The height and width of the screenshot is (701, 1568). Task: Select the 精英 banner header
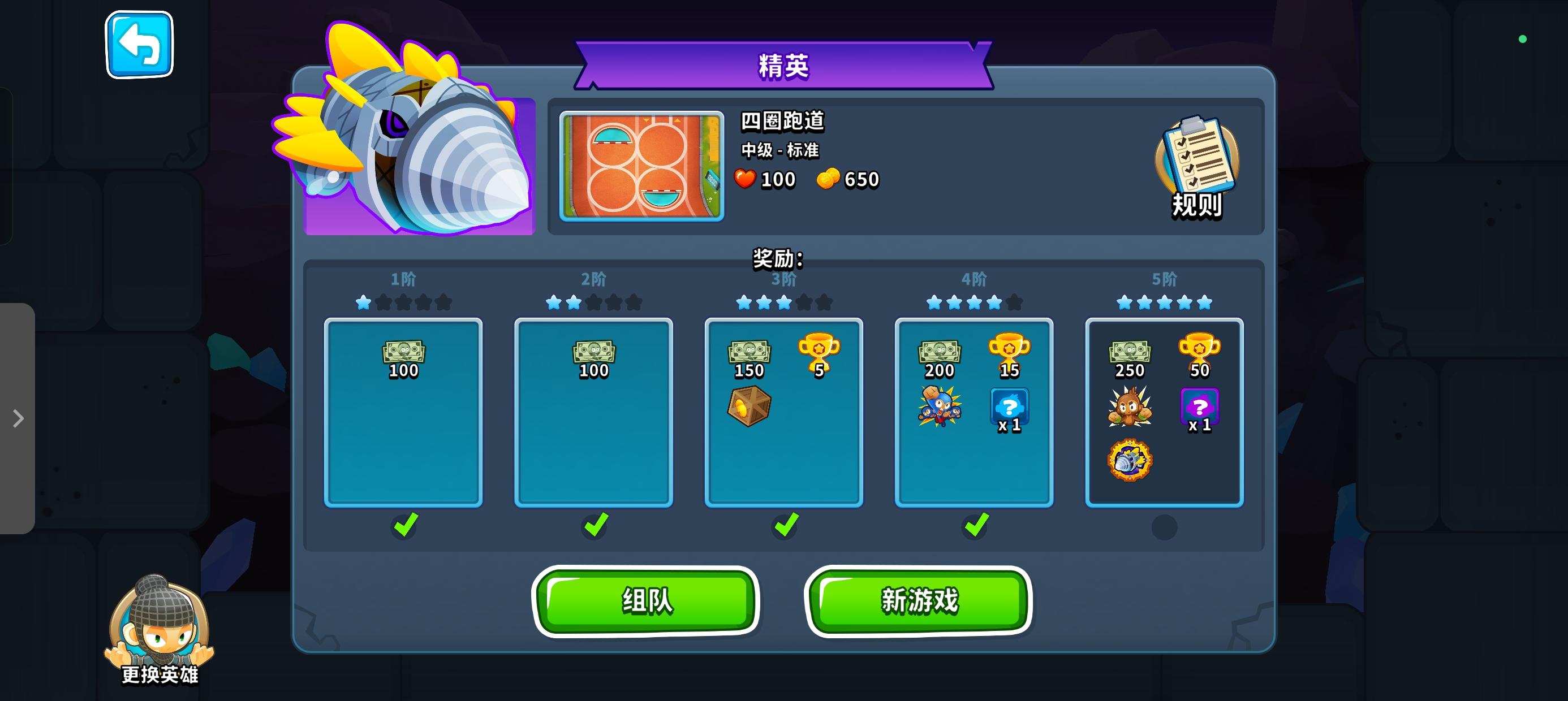[x=783, y=67]
